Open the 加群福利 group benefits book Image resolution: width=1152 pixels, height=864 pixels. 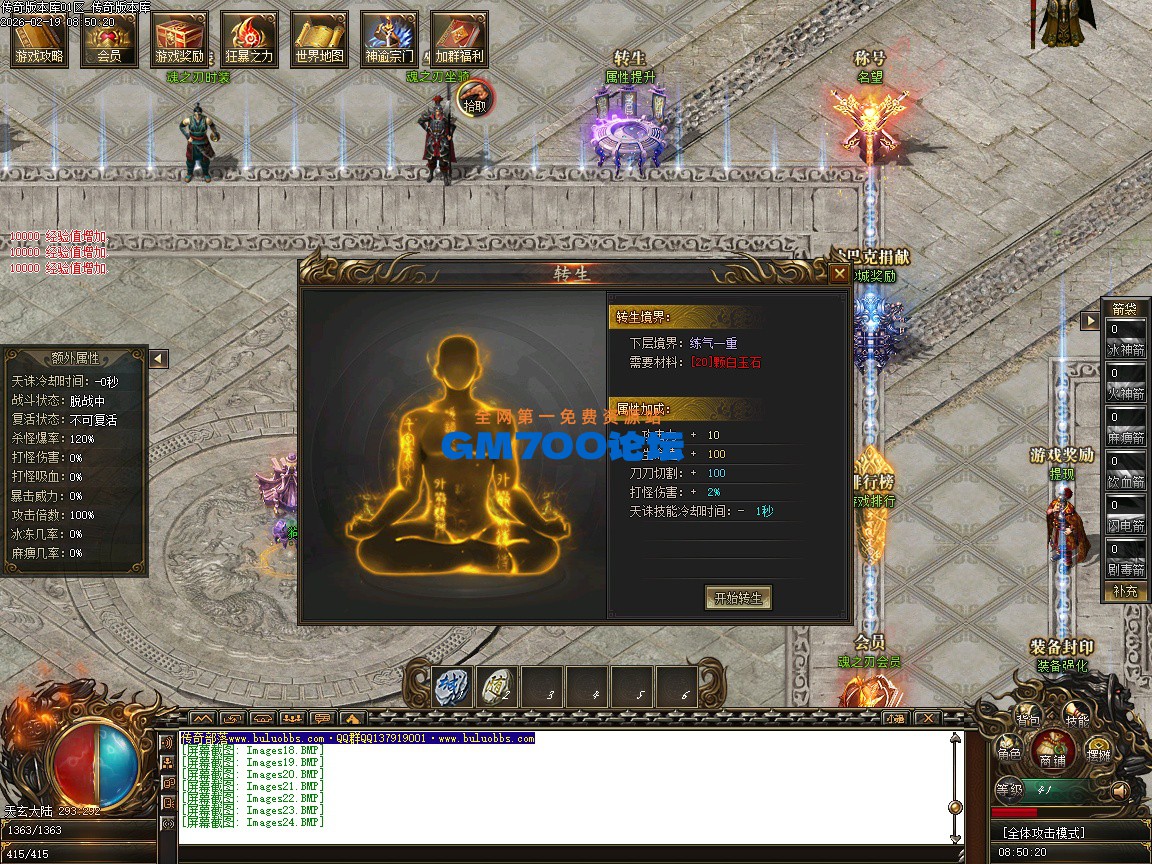459,40
